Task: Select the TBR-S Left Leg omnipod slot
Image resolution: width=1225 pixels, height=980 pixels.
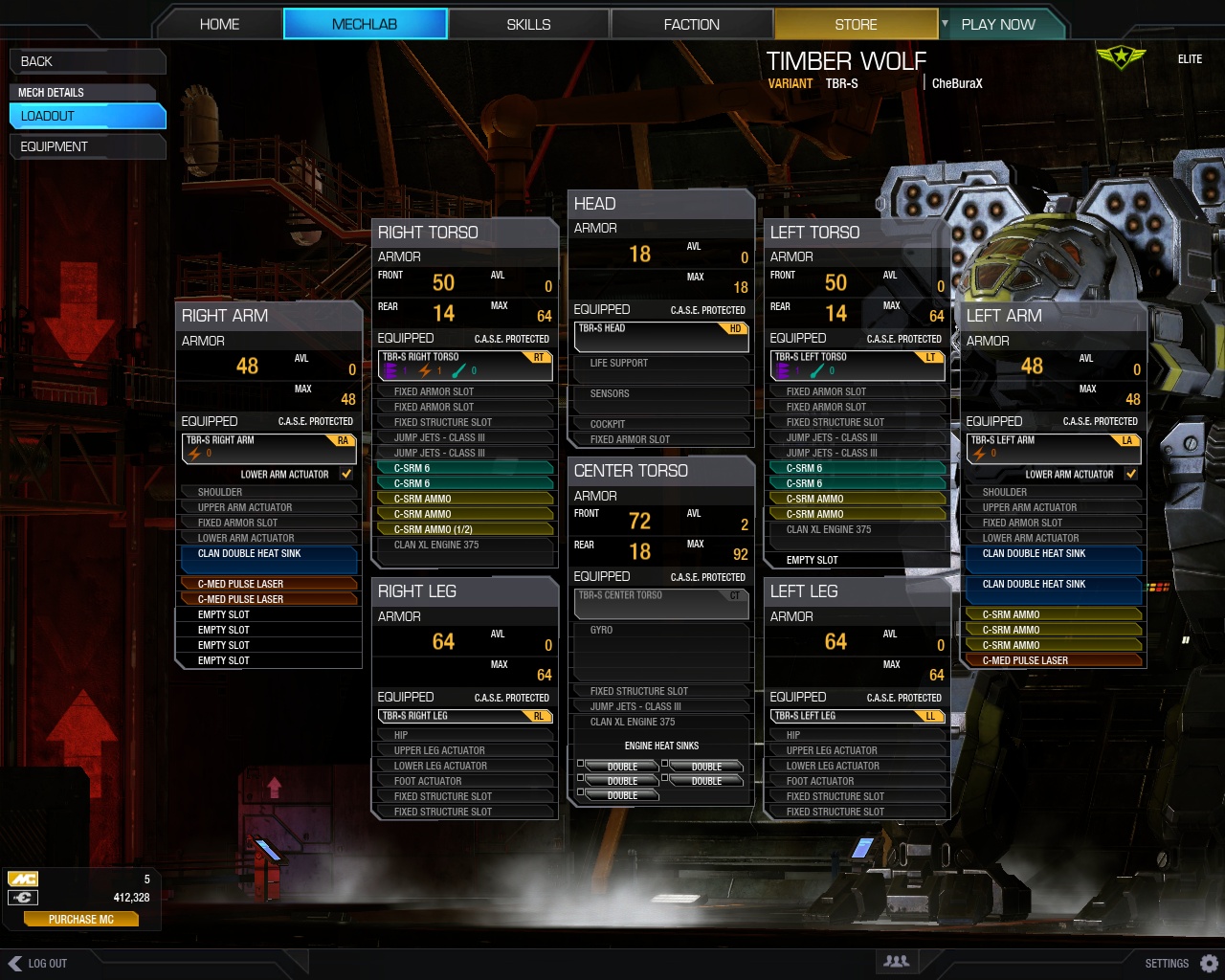Action: point(857,716)
